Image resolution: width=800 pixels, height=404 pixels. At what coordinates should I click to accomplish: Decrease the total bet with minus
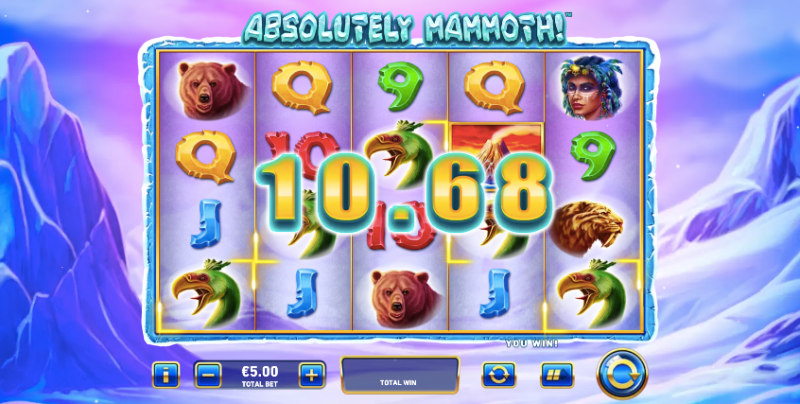[208, 375]
